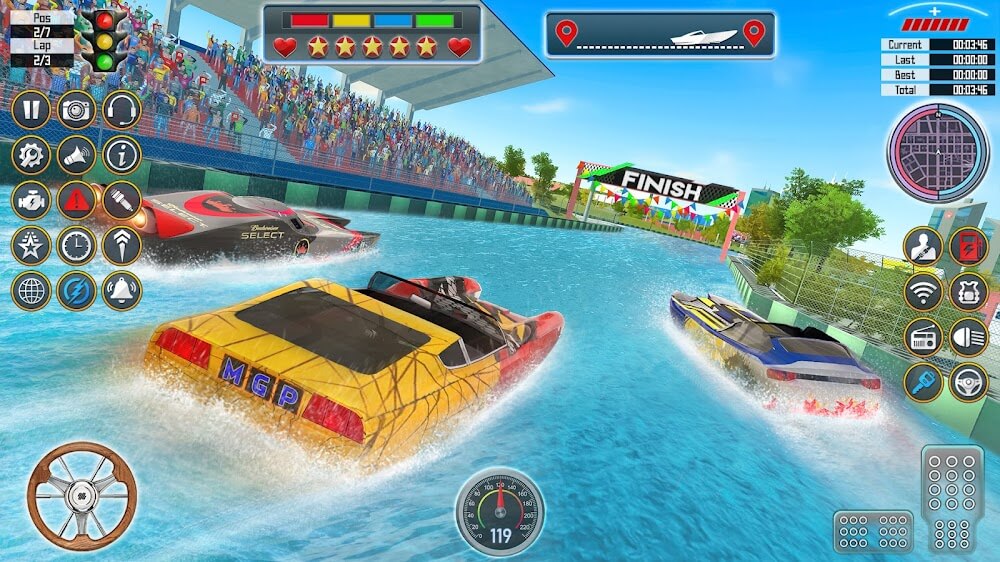Tap the radio icon
The width and height of the screenshot is (1000, 562).
point(924,337)
